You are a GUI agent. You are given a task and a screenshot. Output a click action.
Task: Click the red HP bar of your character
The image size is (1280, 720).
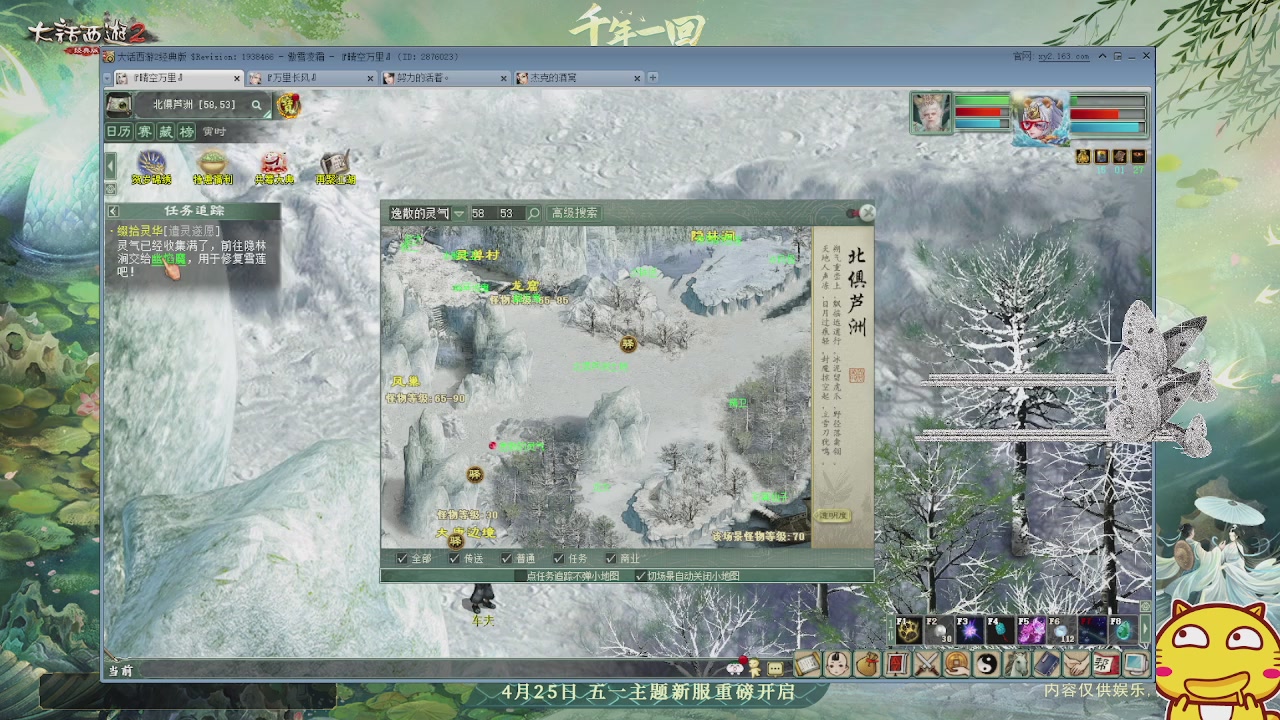978,112
